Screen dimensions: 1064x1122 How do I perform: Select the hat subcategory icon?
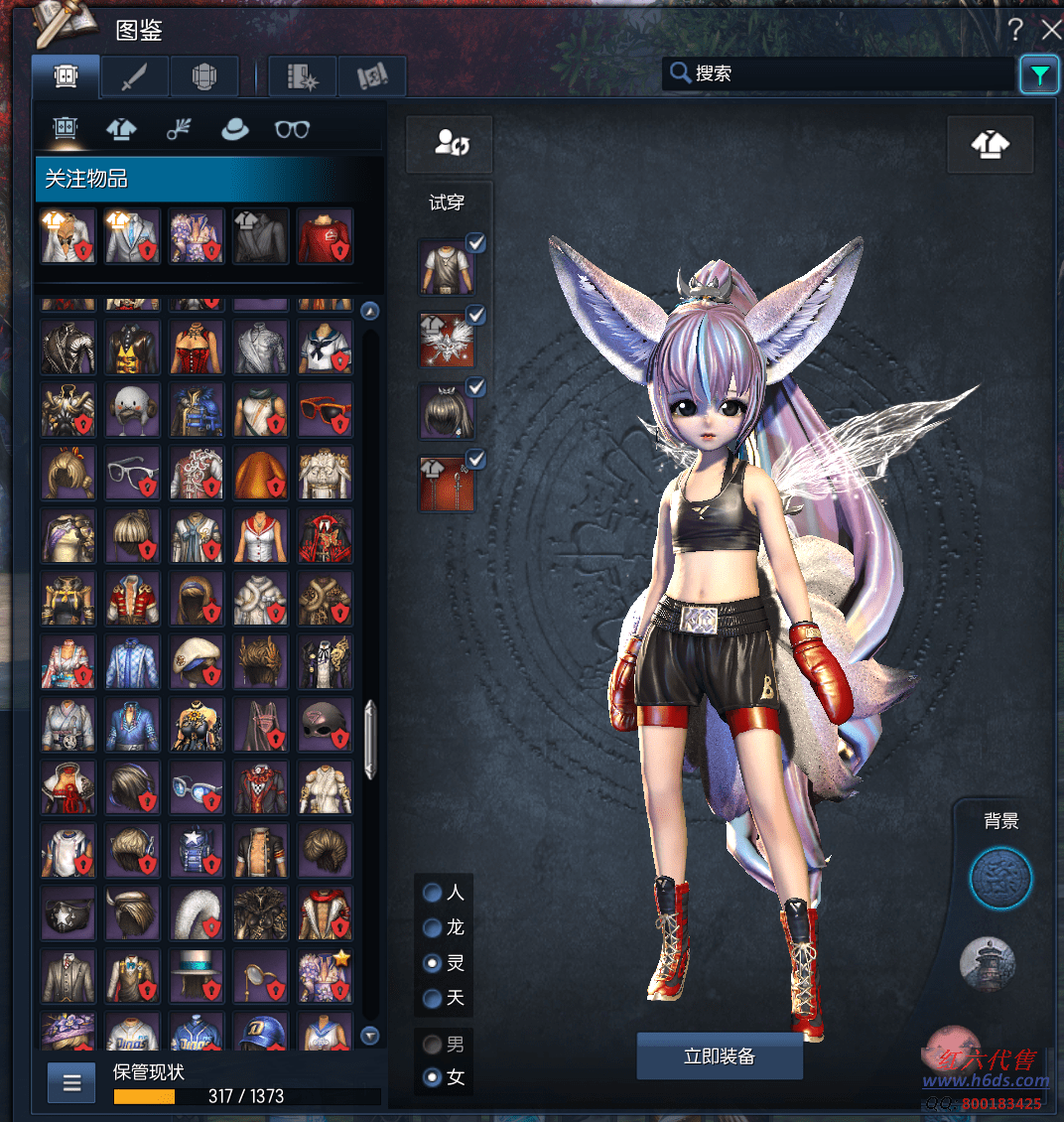pyautogui.click(x=235, y=129)
